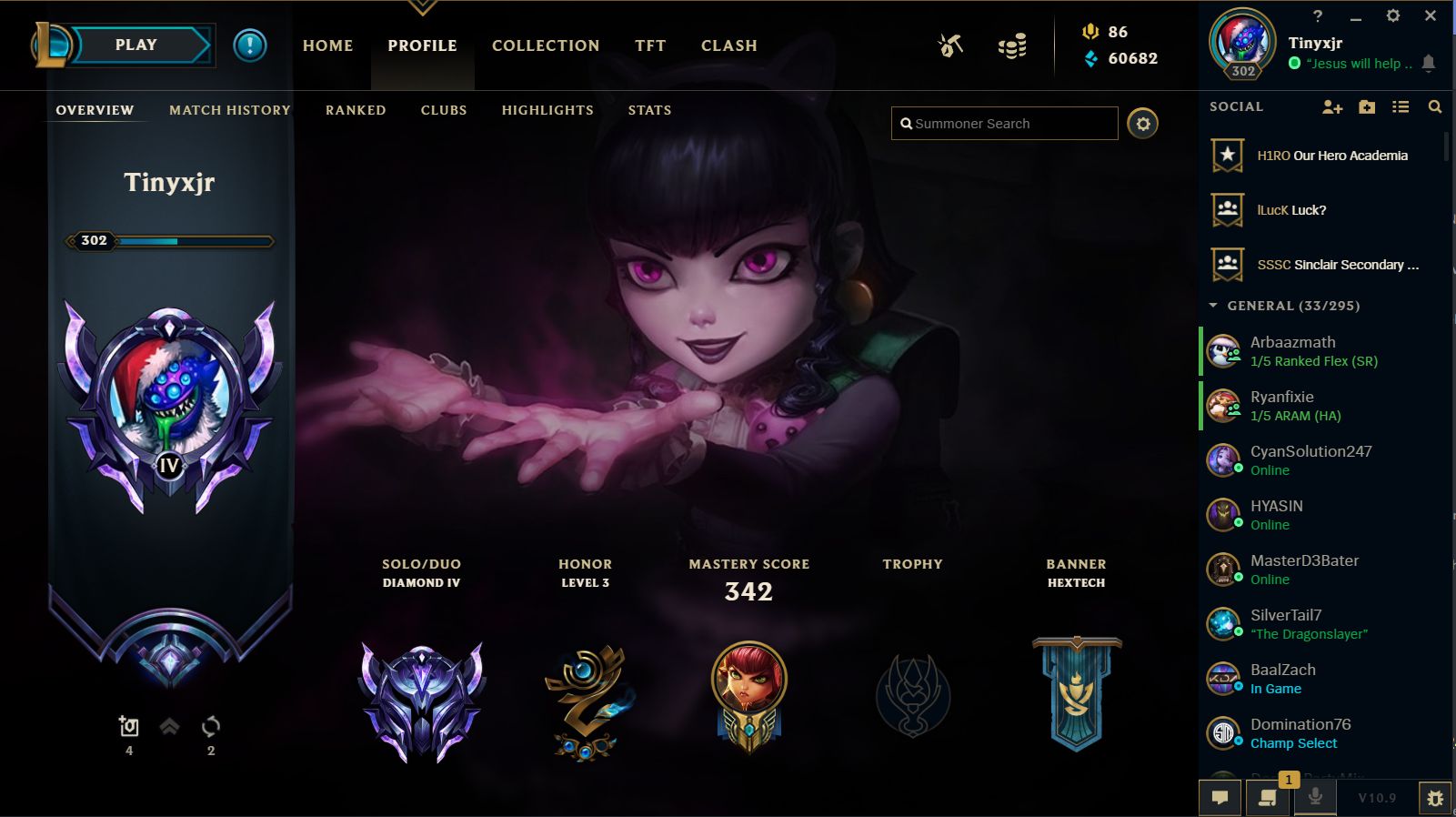Toggle the notifications alert button beside Play
The height and width of the screenshot is (817, 1456).
pyautogui.click(x=249, y=47)
